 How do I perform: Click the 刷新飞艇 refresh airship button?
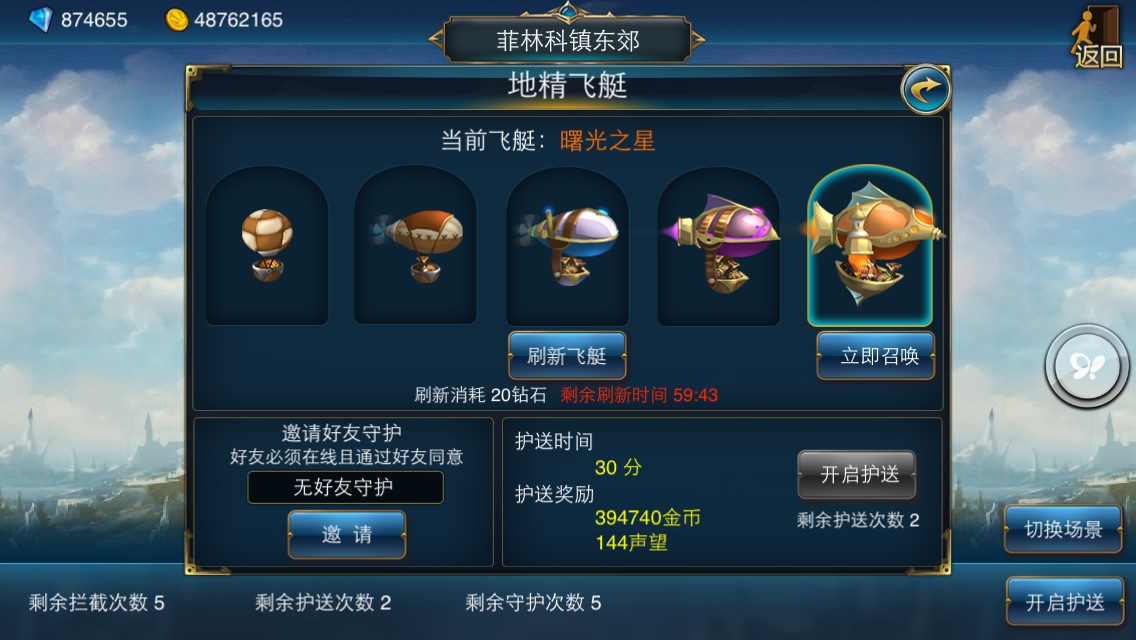coord(567,355)
